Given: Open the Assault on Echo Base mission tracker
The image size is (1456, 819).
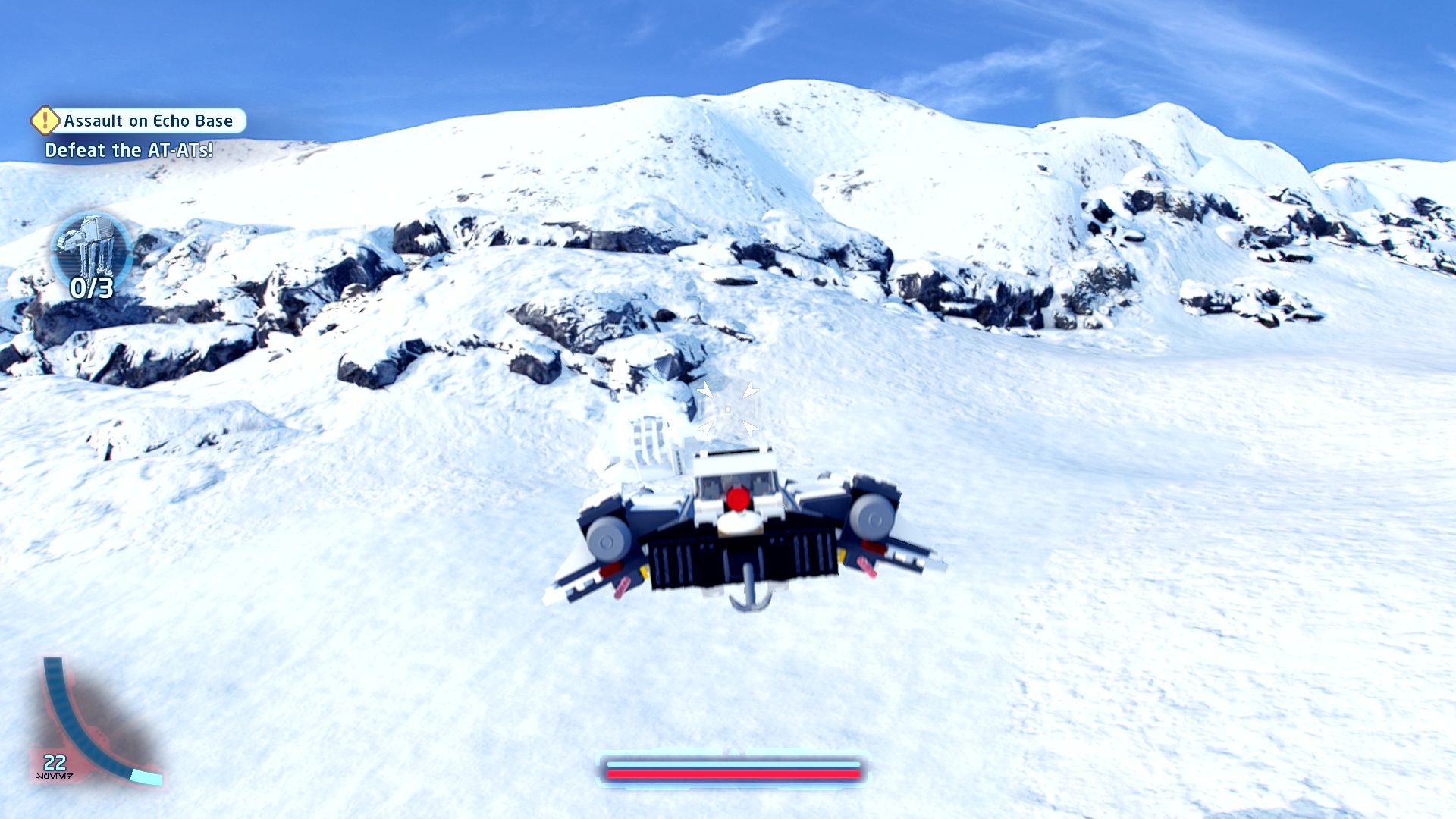Looking at the screenshot, I should tap(149, 121).
